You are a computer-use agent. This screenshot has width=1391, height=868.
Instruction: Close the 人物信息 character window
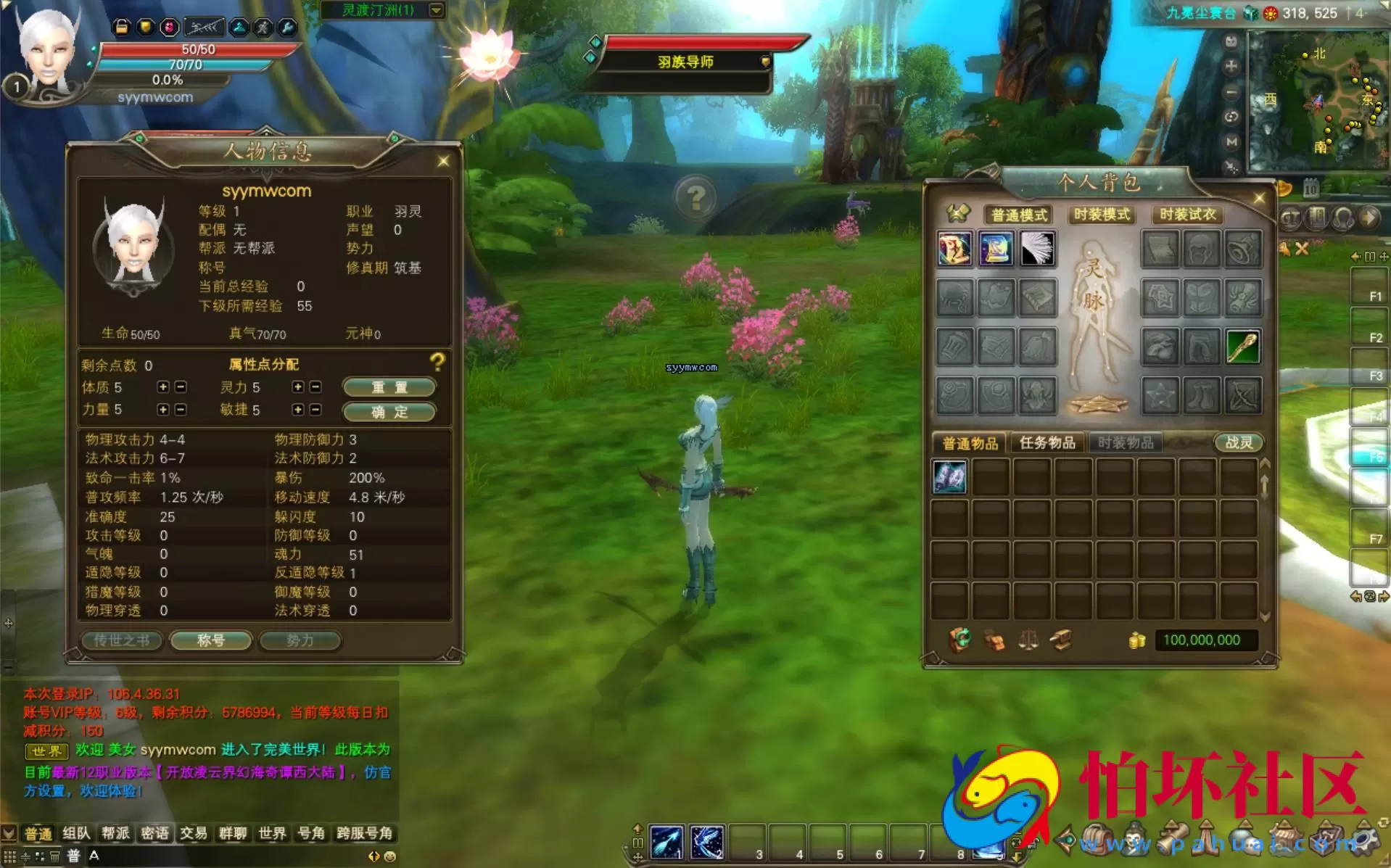pyautogui.click(x=443, y=162)
